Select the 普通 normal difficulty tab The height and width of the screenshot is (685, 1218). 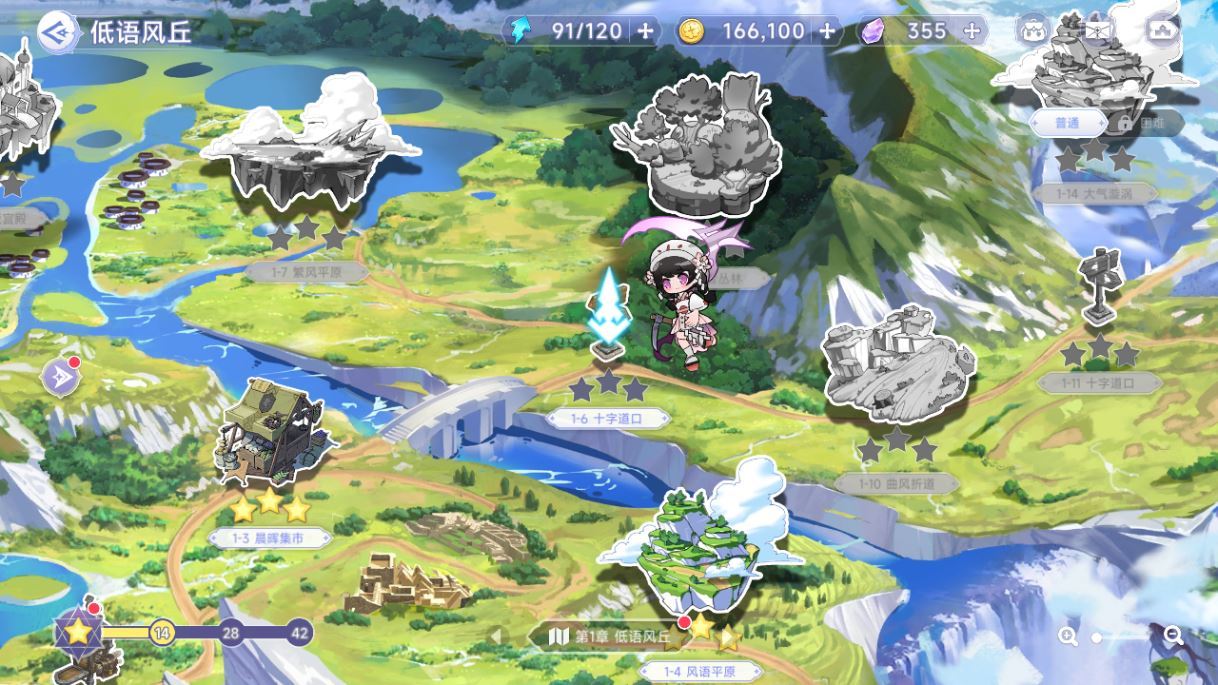coord(1067,123)
